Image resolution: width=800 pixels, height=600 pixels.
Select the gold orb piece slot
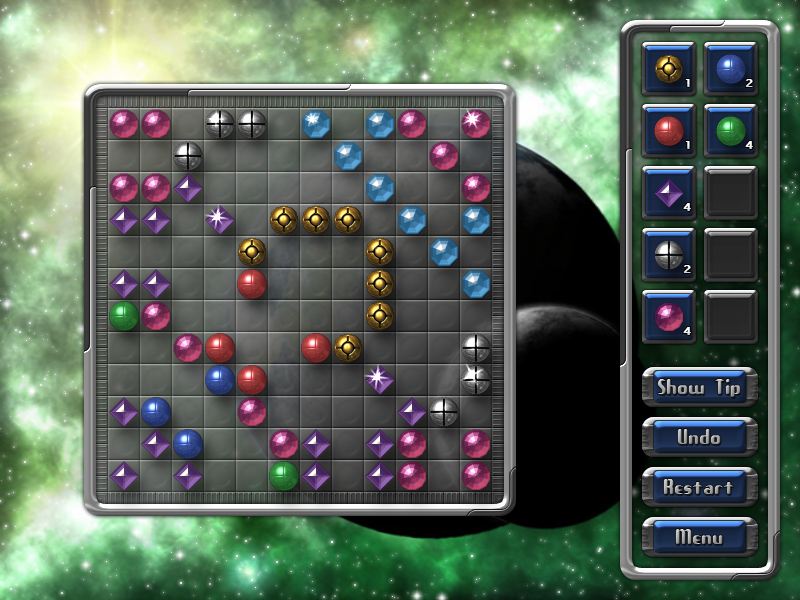pos(669,69)
